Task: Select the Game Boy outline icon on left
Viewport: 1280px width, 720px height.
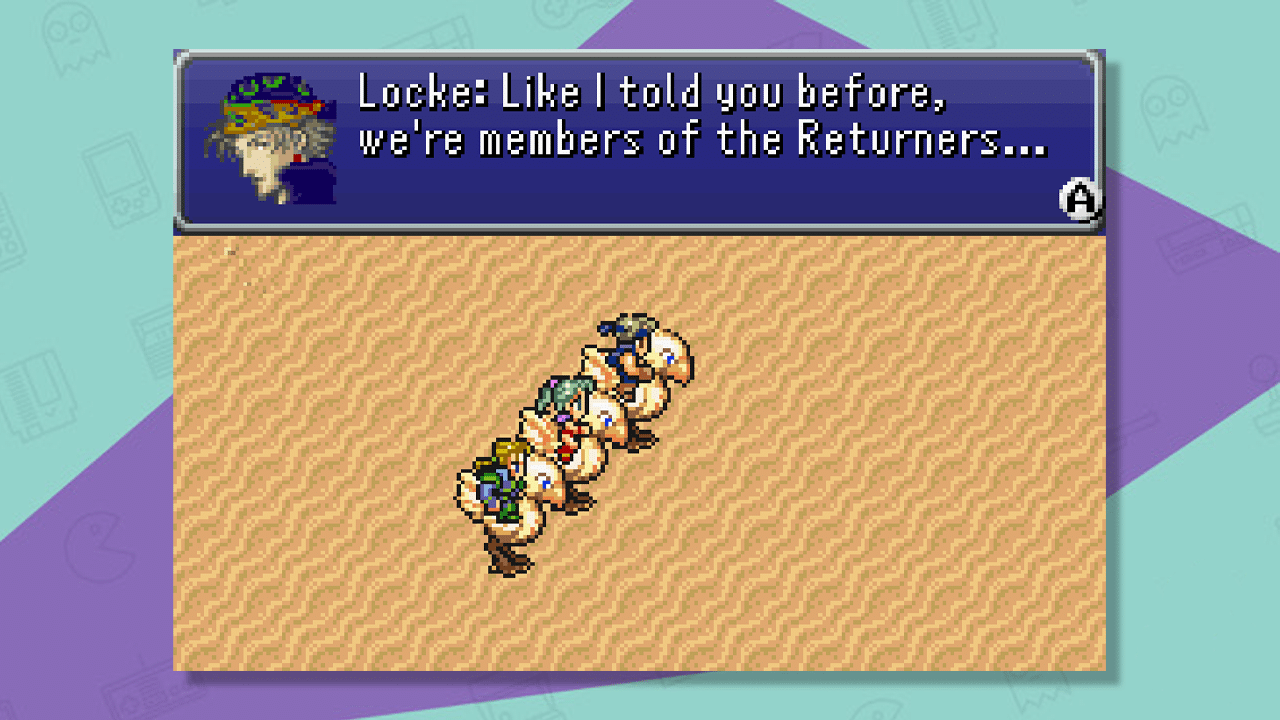Action: pos(118,185)
